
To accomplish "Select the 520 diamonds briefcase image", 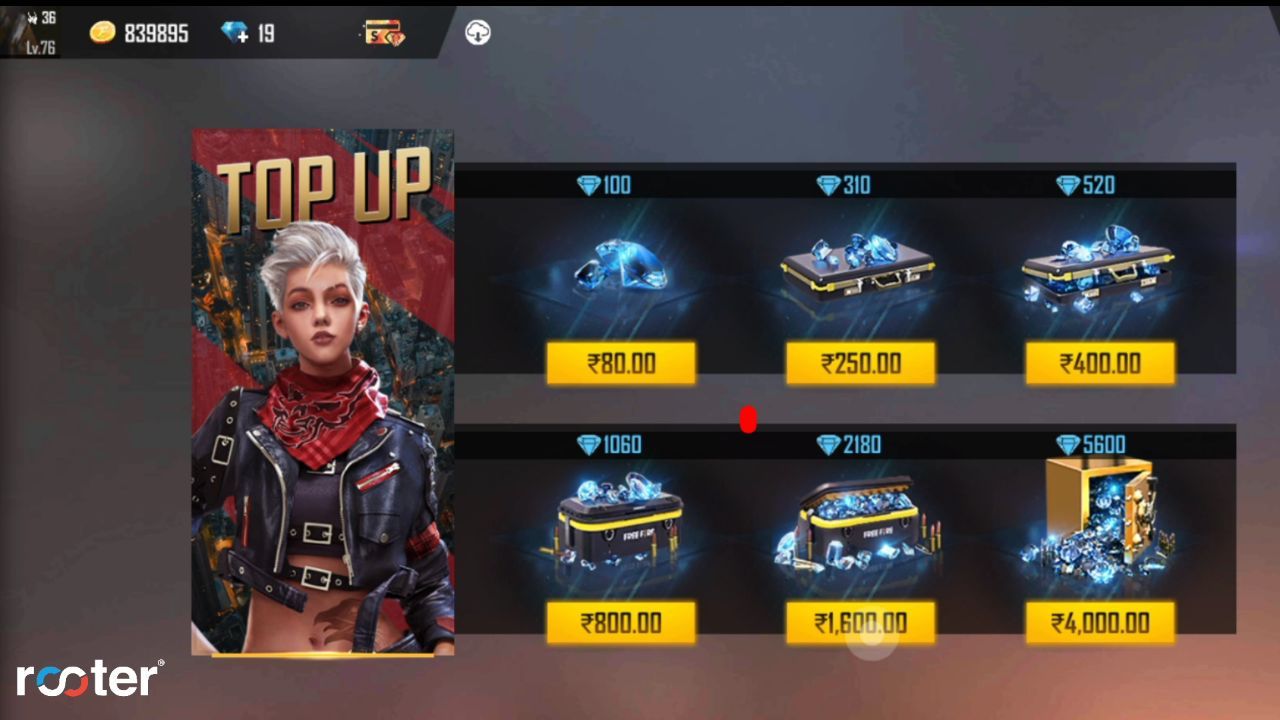I will (1097, 268).
